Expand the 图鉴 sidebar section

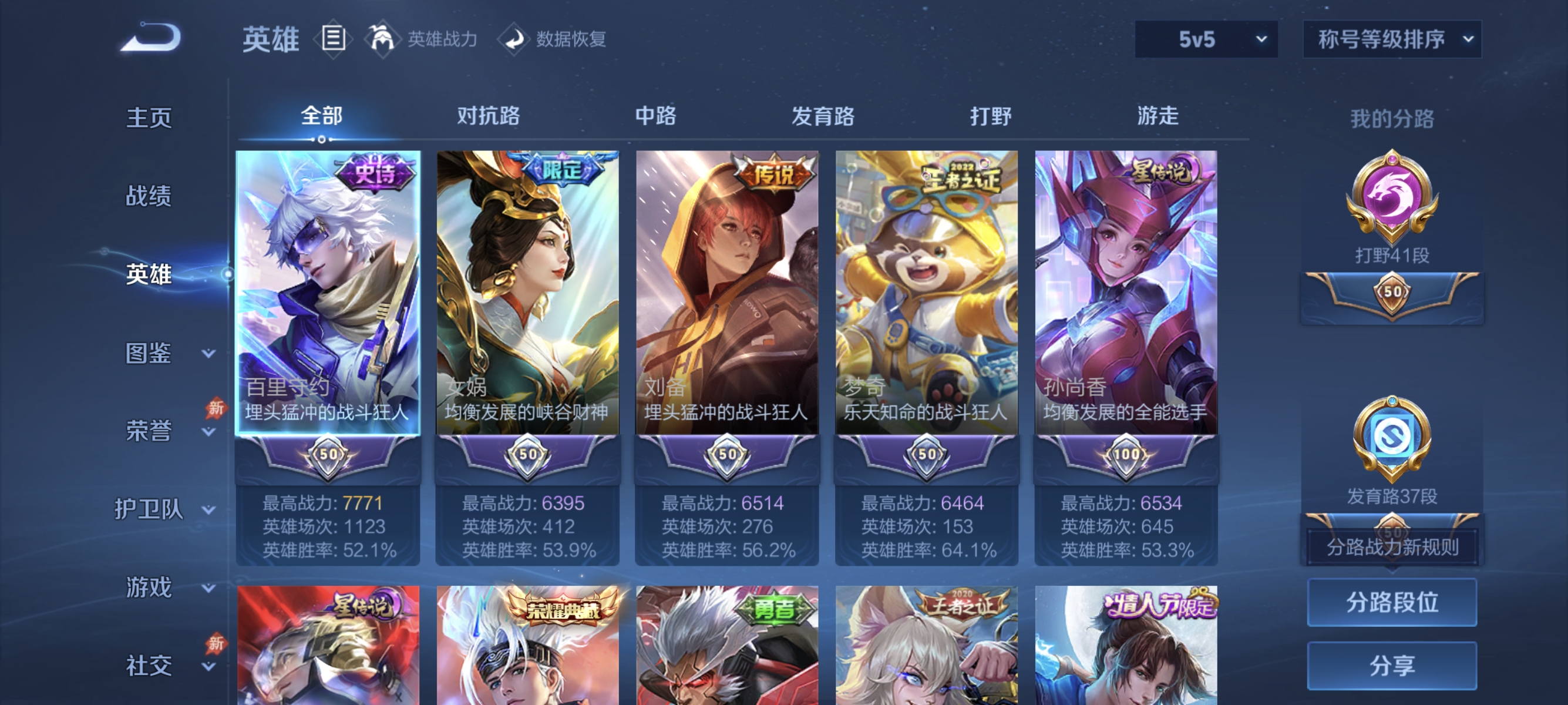click(x=149, y=352)
